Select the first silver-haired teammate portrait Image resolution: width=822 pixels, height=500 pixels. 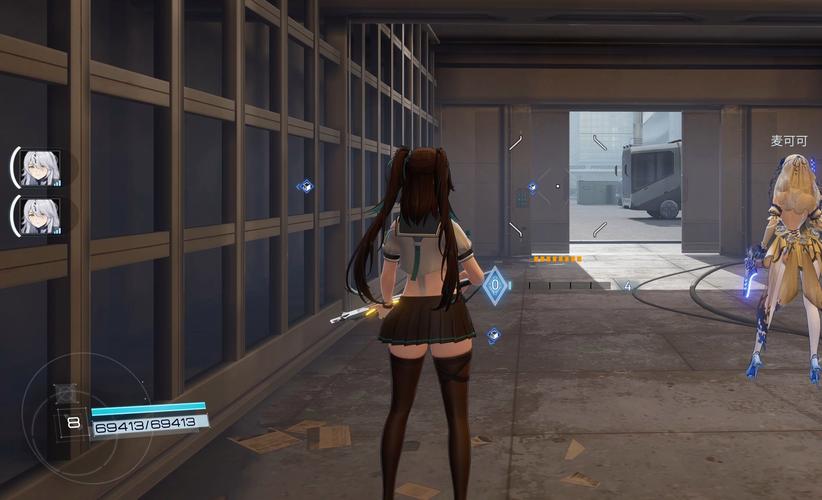click(x=41, y=167)
